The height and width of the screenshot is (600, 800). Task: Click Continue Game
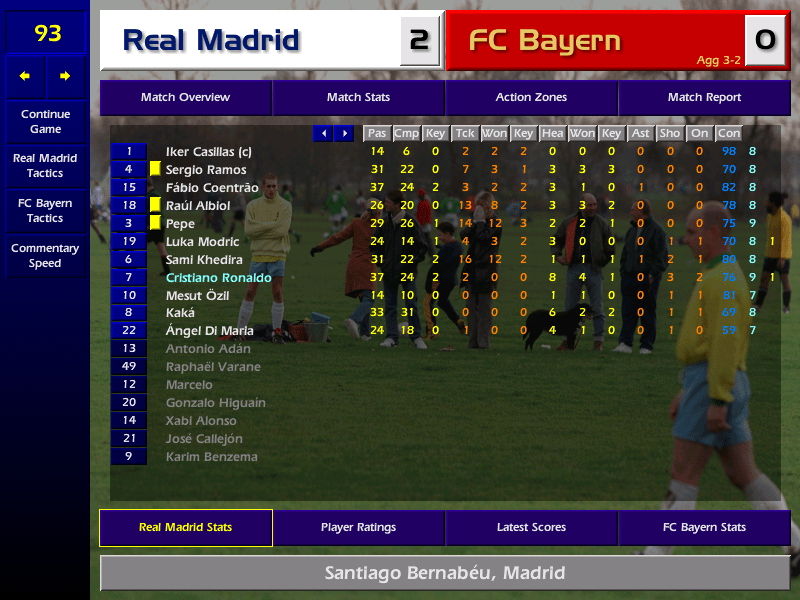point(45,122)
